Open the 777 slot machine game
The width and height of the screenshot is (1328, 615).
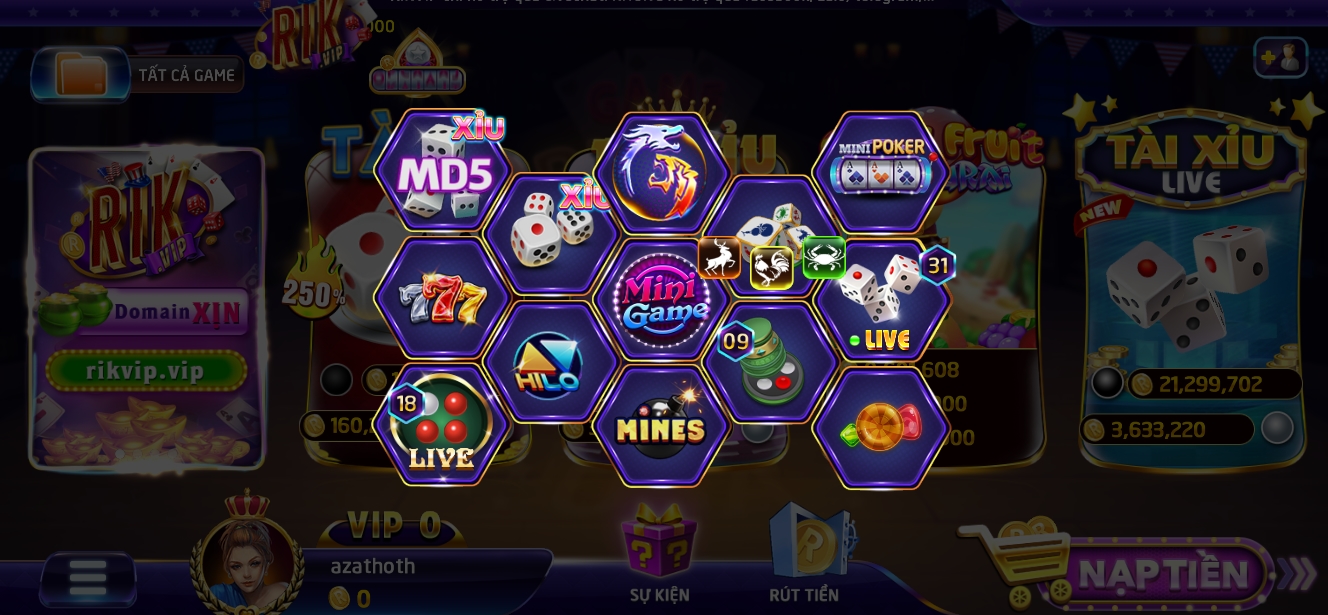point(442,299)
